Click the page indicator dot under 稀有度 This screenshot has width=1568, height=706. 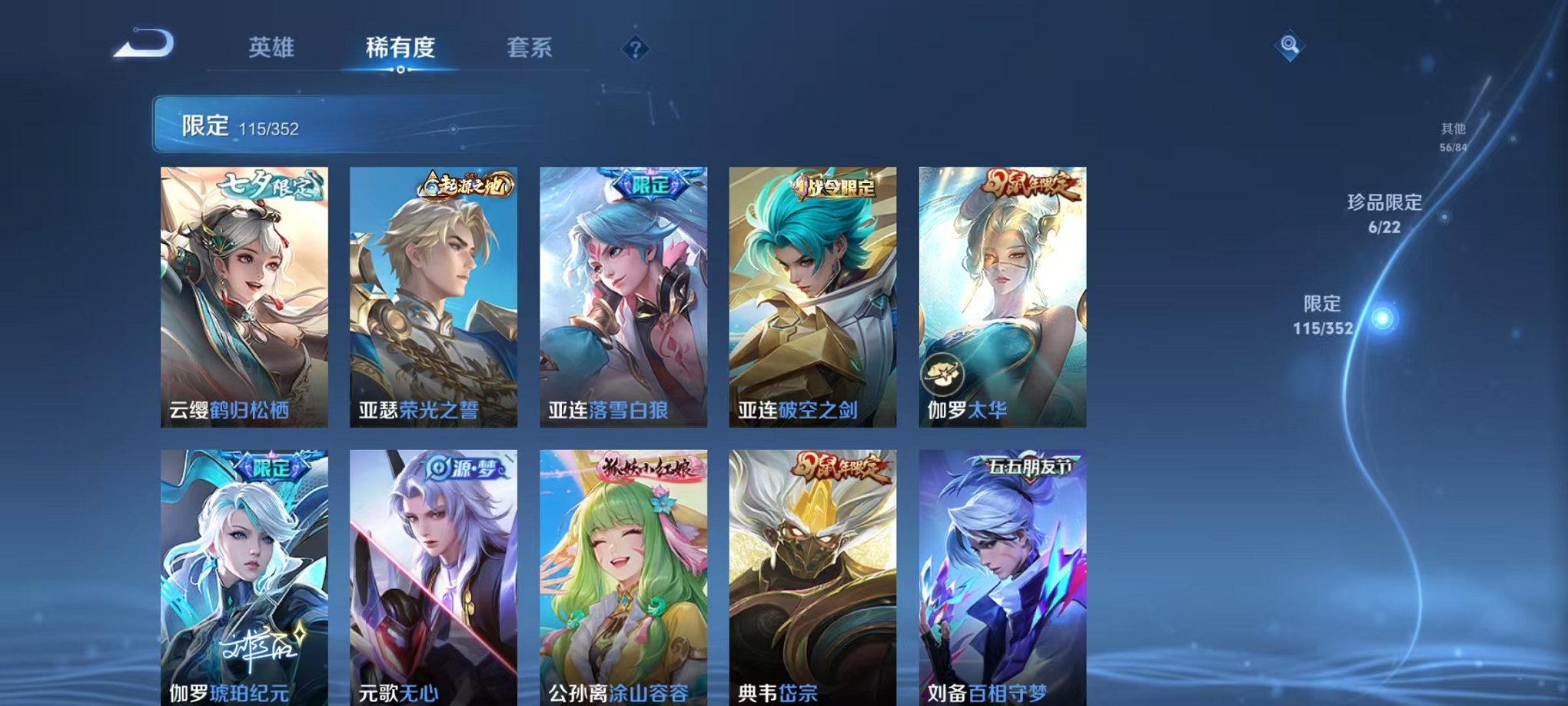click(402, 71)
